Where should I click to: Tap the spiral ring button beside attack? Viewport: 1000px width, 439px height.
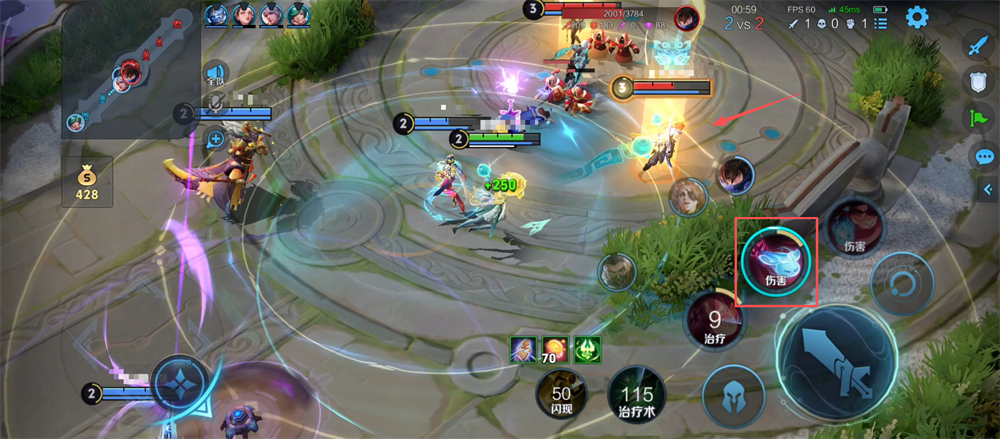[x=903, y=284]
